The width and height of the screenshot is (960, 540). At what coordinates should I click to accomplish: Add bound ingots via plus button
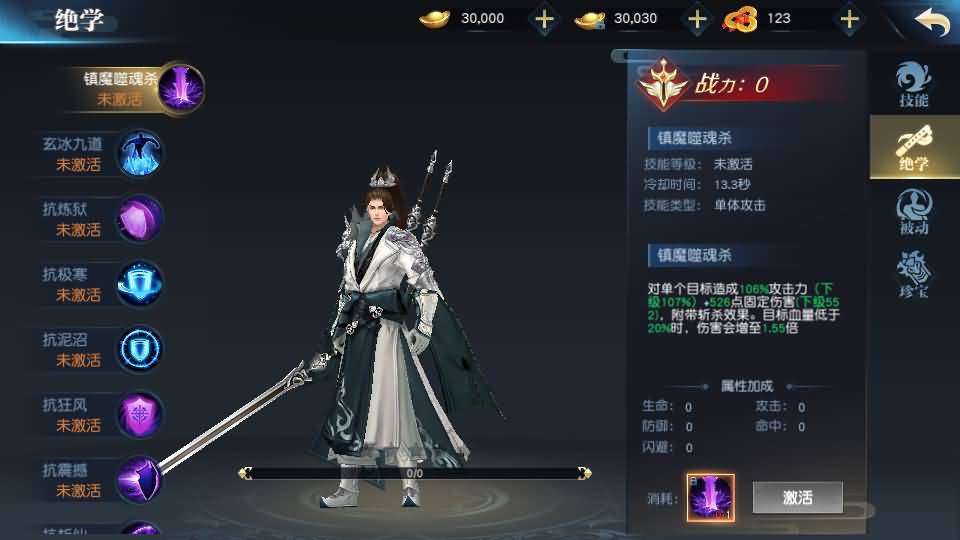point(697,19)
